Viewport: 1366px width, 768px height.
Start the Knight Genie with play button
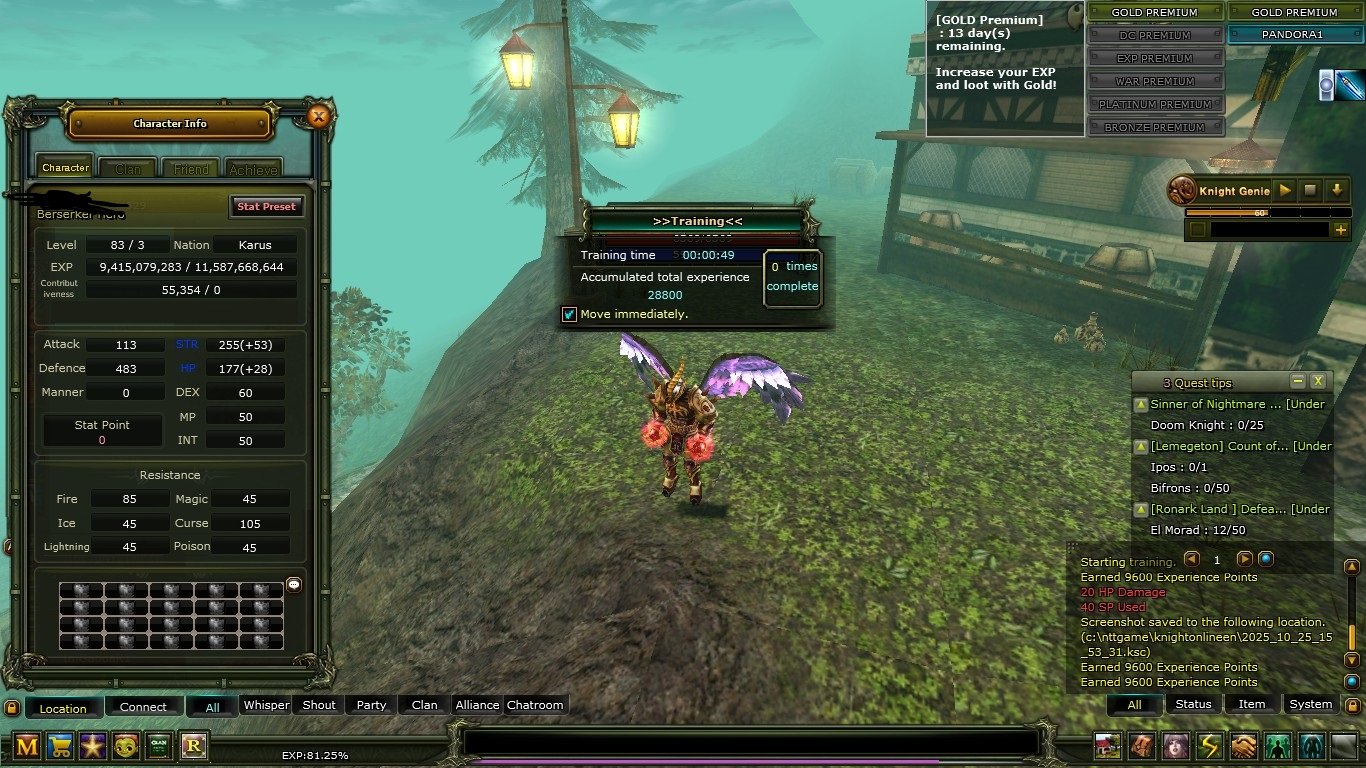click(1286, 190)
